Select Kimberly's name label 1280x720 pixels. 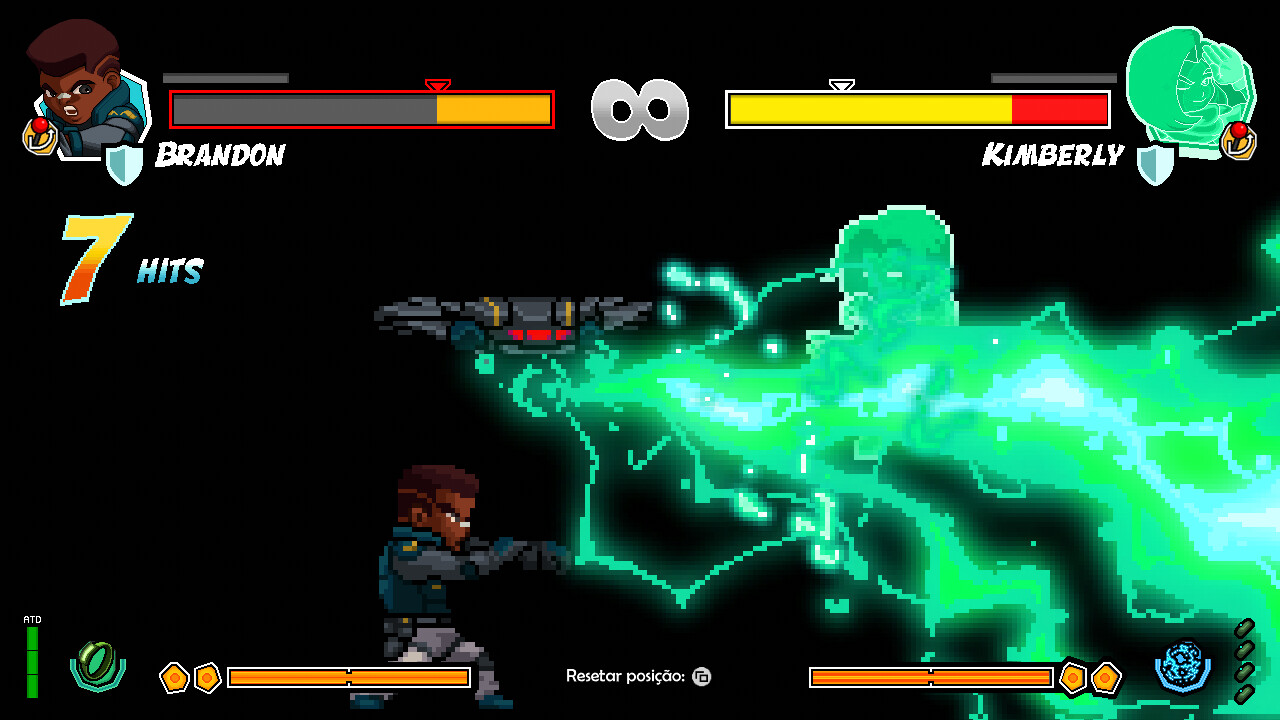click(x=1053, y=154)
